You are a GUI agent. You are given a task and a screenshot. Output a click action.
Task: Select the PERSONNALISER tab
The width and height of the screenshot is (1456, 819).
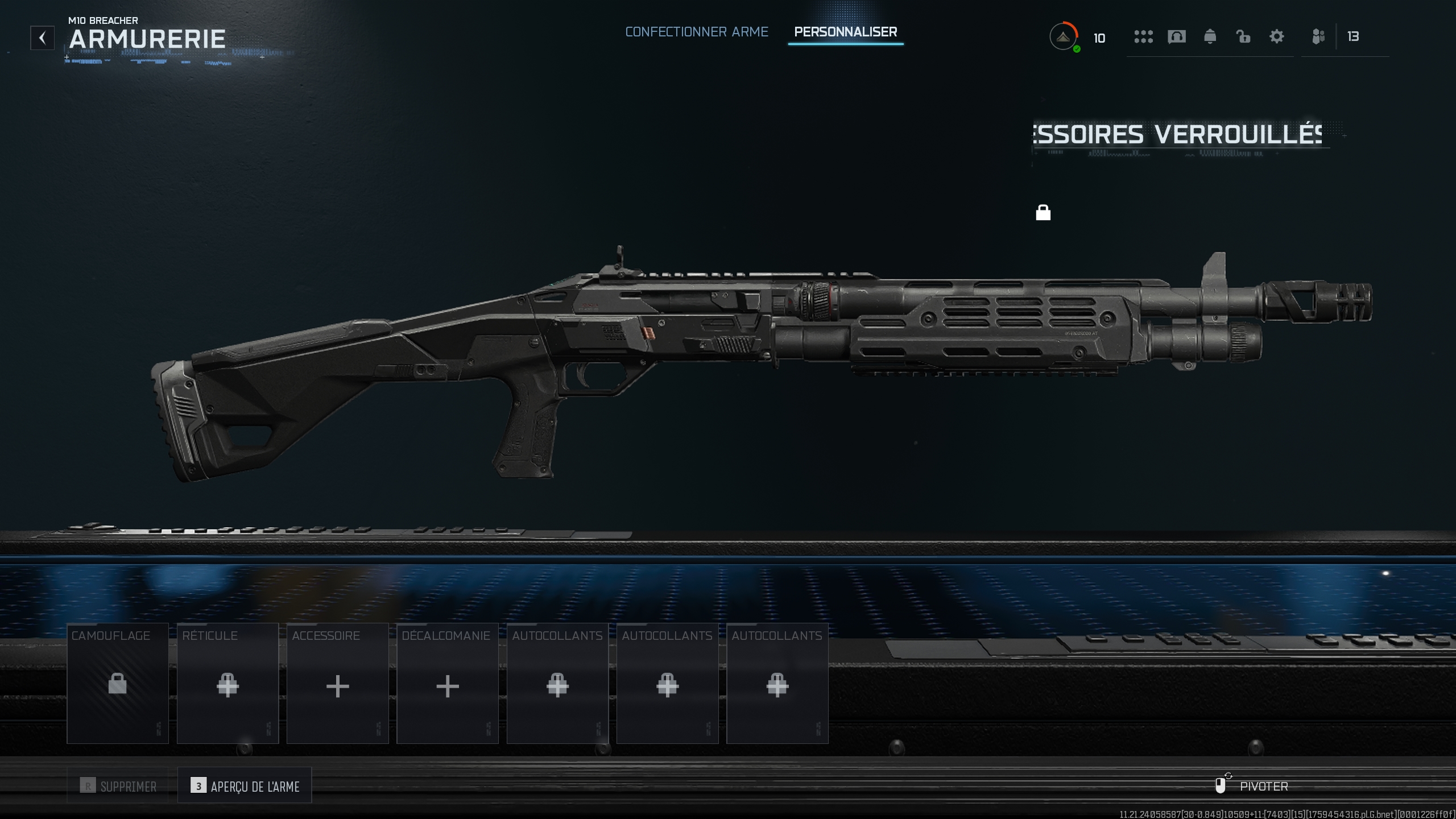click(x=846, y=32)
